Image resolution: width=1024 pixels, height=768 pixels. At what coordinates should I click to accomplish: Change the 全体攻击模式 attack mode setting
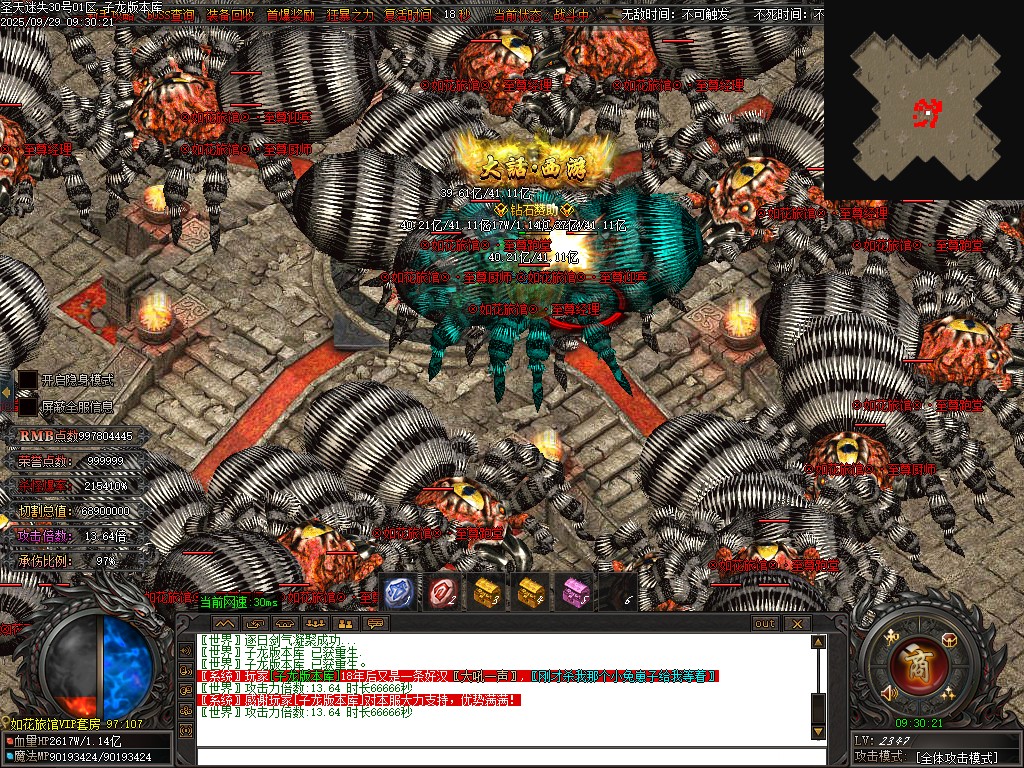pyautogui.click(x=957, y=757)
